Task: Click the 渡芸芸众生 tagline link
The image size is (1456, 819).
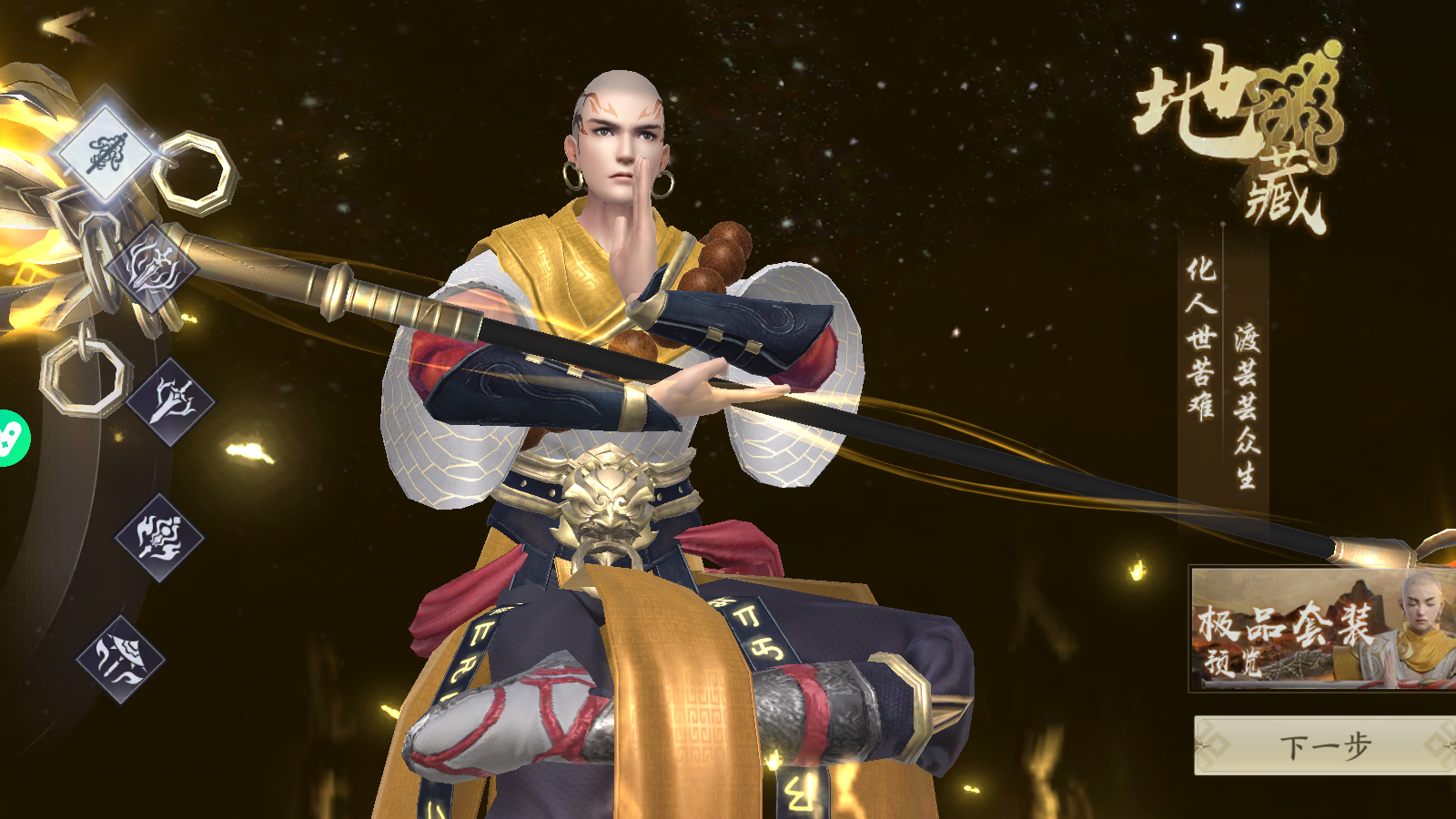Action: click(x=1243, y=405)
